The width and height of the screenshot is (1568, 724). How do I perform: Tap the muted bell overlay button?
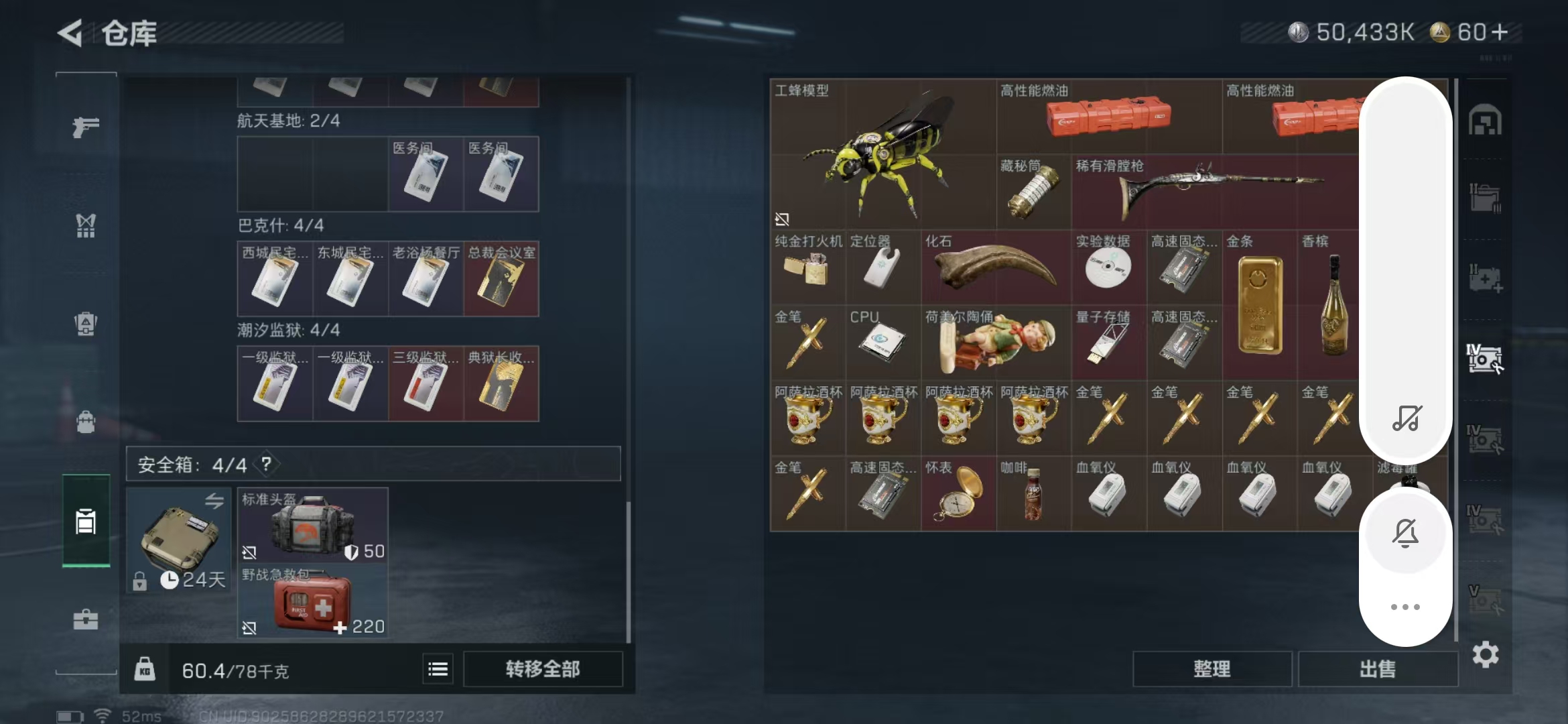(x=1405, y=533)
